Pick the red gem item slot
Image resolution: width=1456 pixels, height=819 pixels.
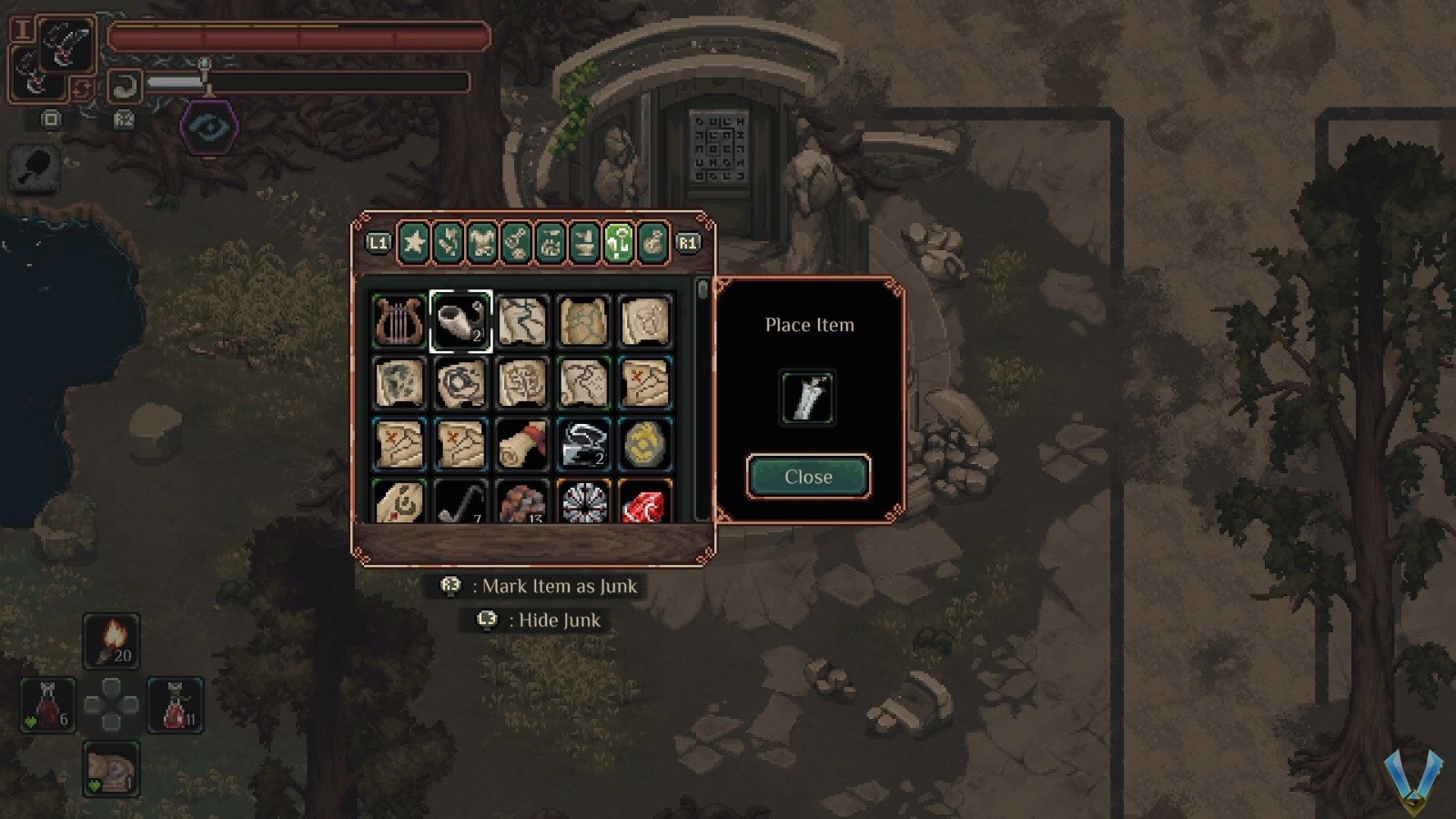pos(645,503)
